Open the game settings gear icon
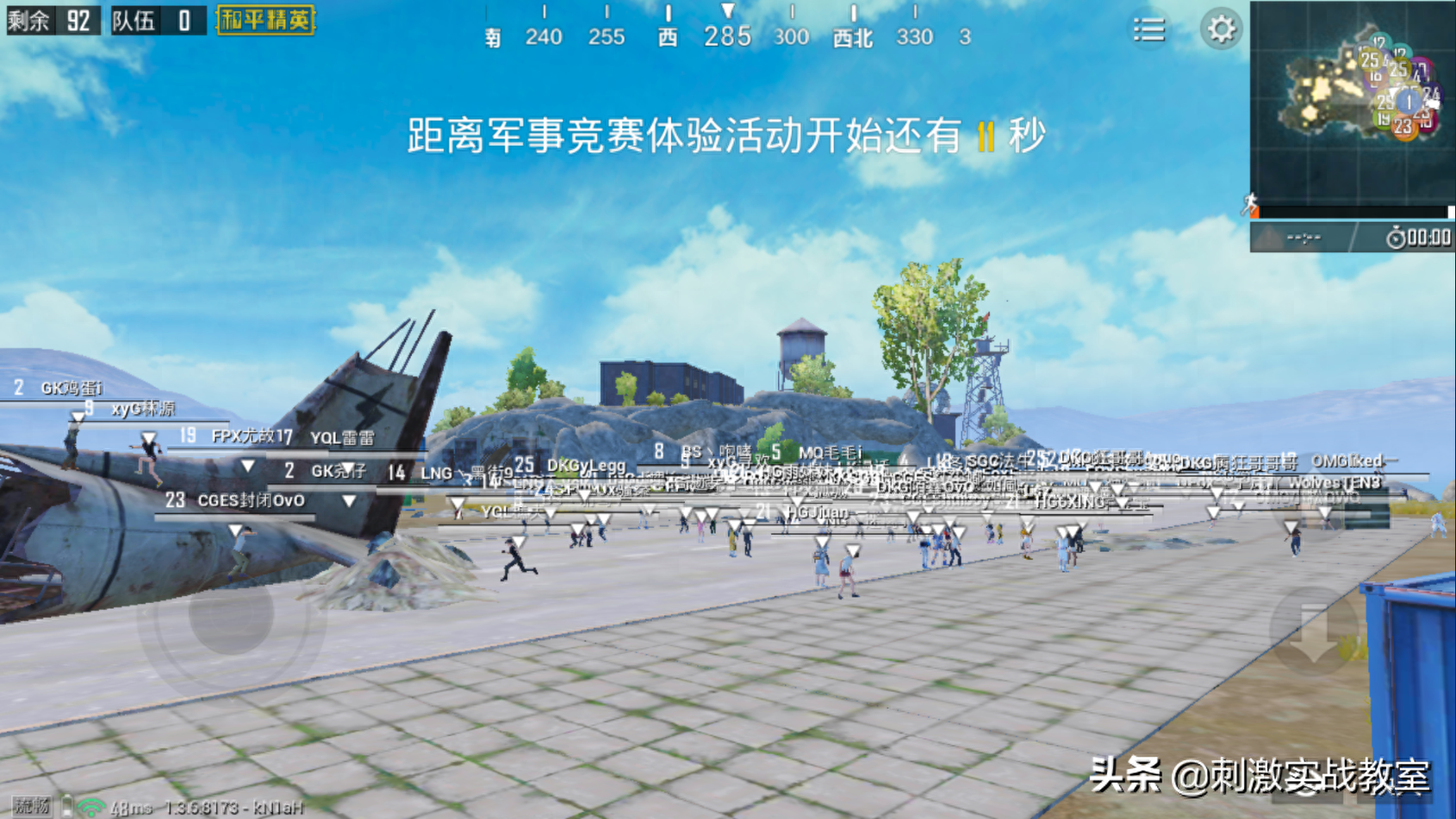This screenshot has width=1456, height=819. click(x=1223, y=28)
